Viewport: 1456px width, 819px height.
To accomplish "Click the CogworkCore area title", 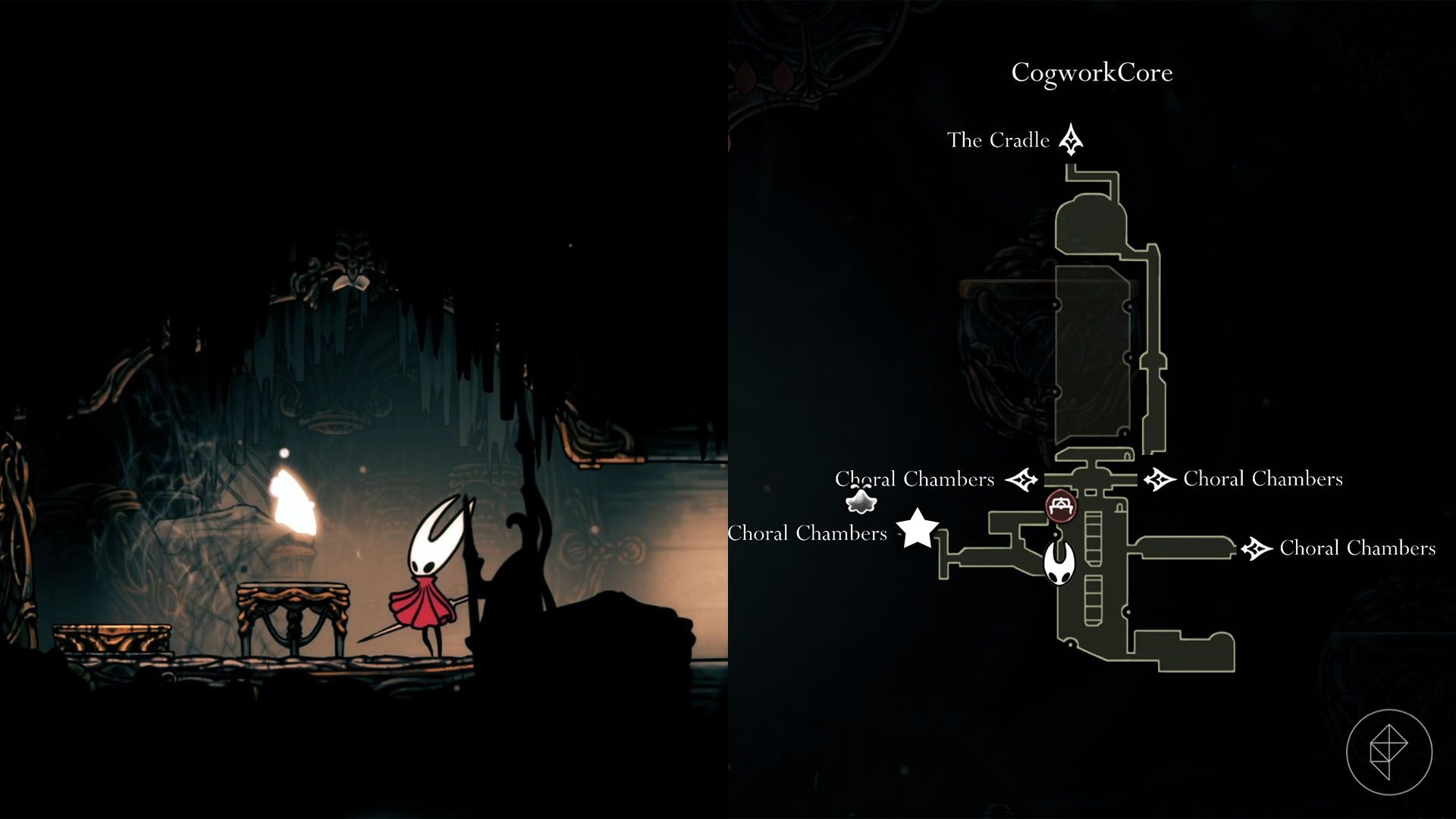I will click(x=1092, y=73).
